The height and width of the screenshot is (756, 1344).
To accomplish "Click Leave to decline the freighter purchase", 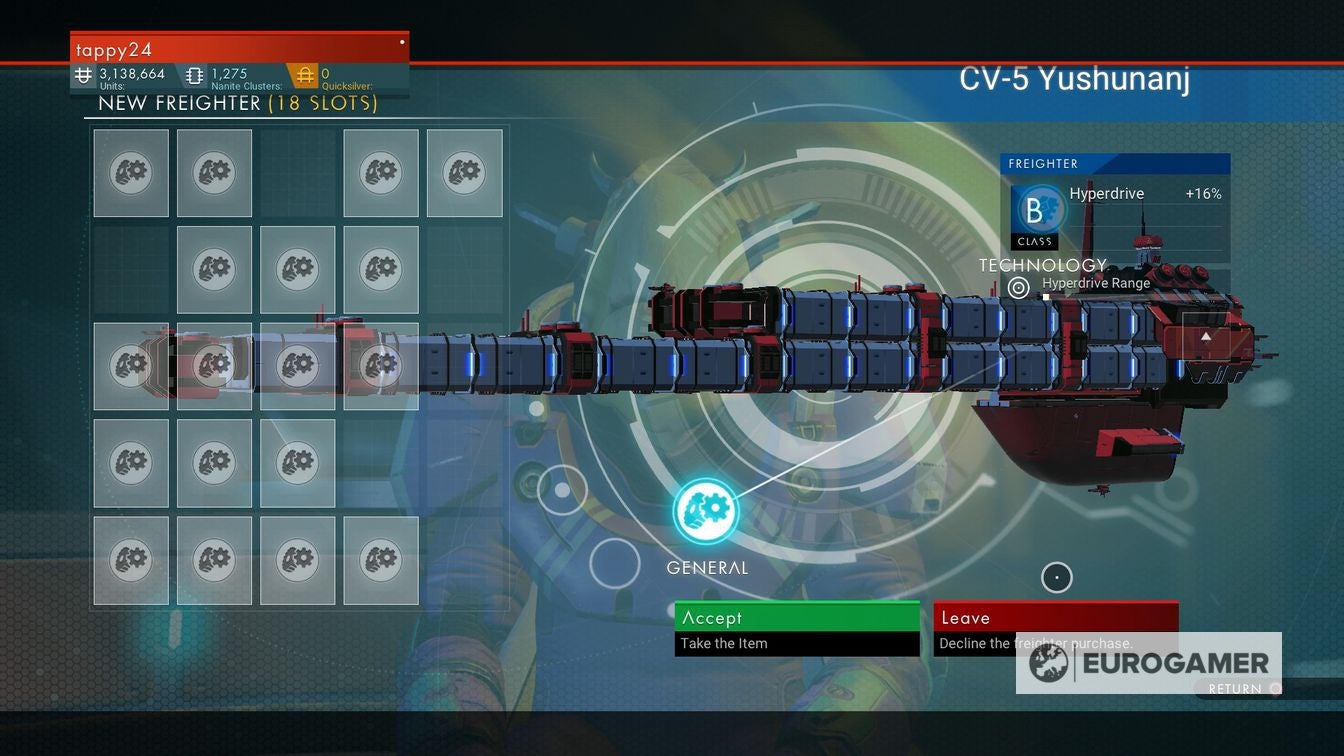I will [x=1055, y=617].
